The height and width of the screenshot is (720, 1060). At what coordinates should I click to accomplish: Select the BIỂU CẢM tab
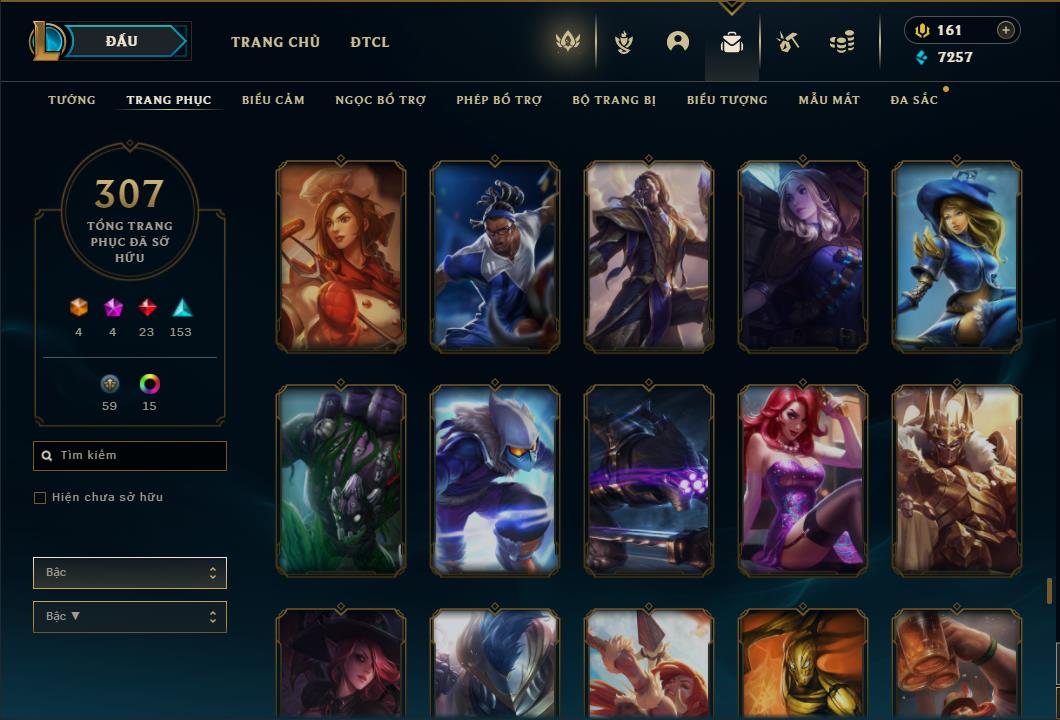[273, 100]
